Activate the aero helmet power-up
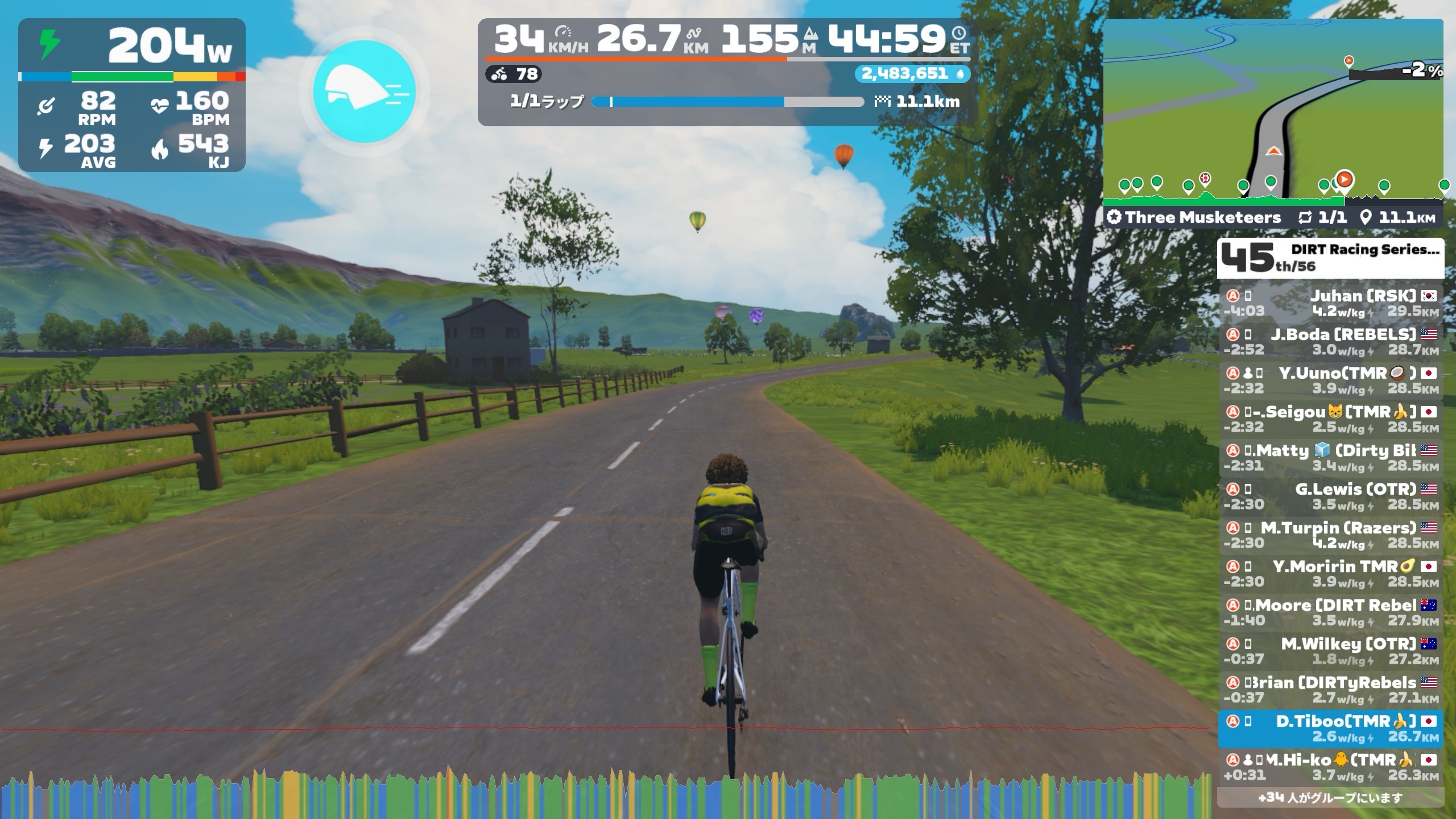 (x=365, y=91)
